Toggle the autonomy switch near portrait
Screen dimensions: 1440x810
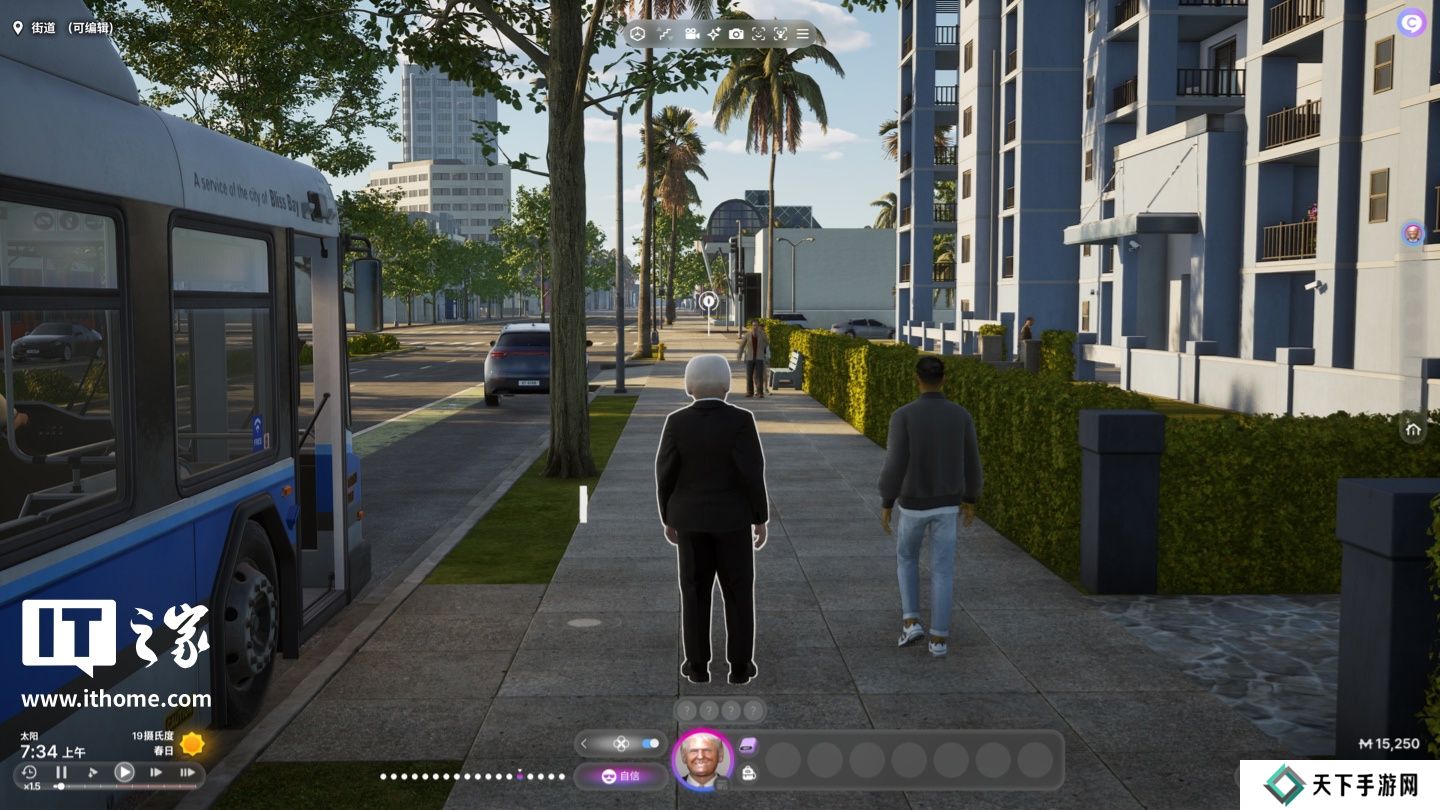pos(651,743)
